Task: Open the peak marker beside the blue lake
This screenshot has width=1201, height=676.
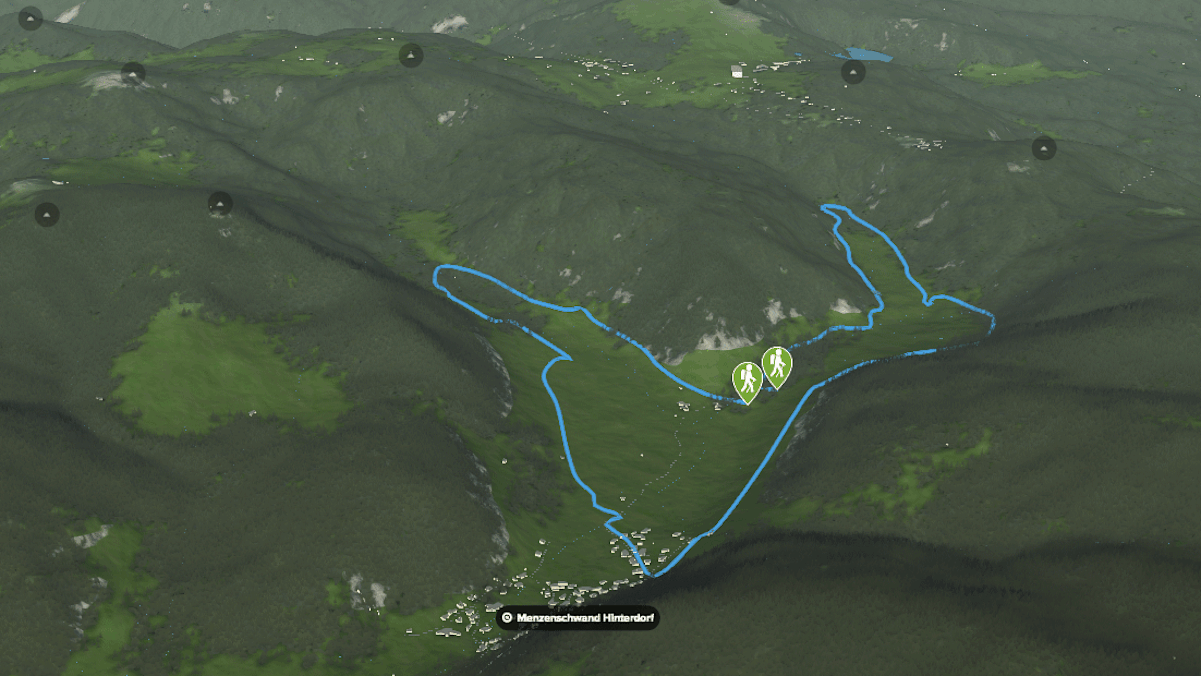Action: [x=853, y=71]
